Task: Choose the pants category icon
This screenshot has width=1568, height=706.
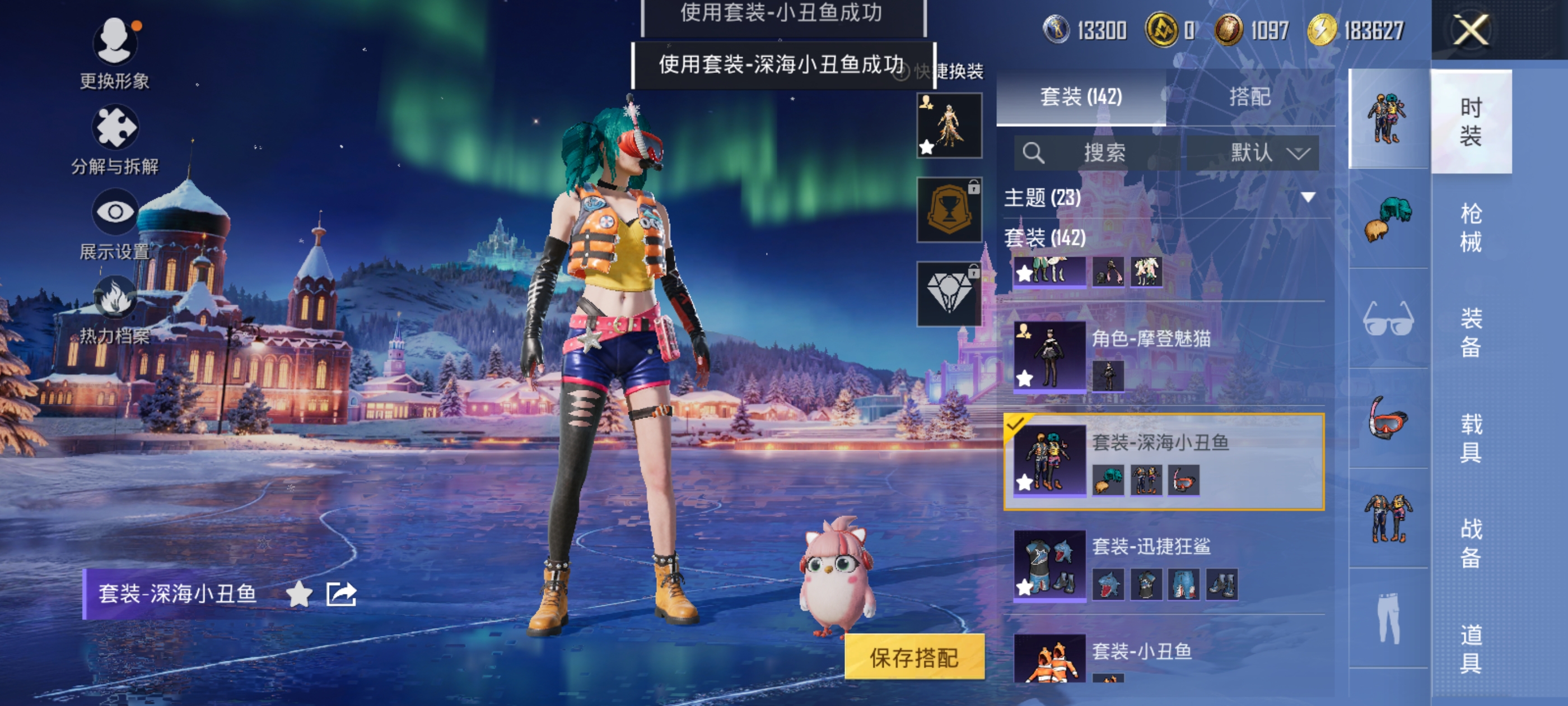Action: pos(1388,617)
